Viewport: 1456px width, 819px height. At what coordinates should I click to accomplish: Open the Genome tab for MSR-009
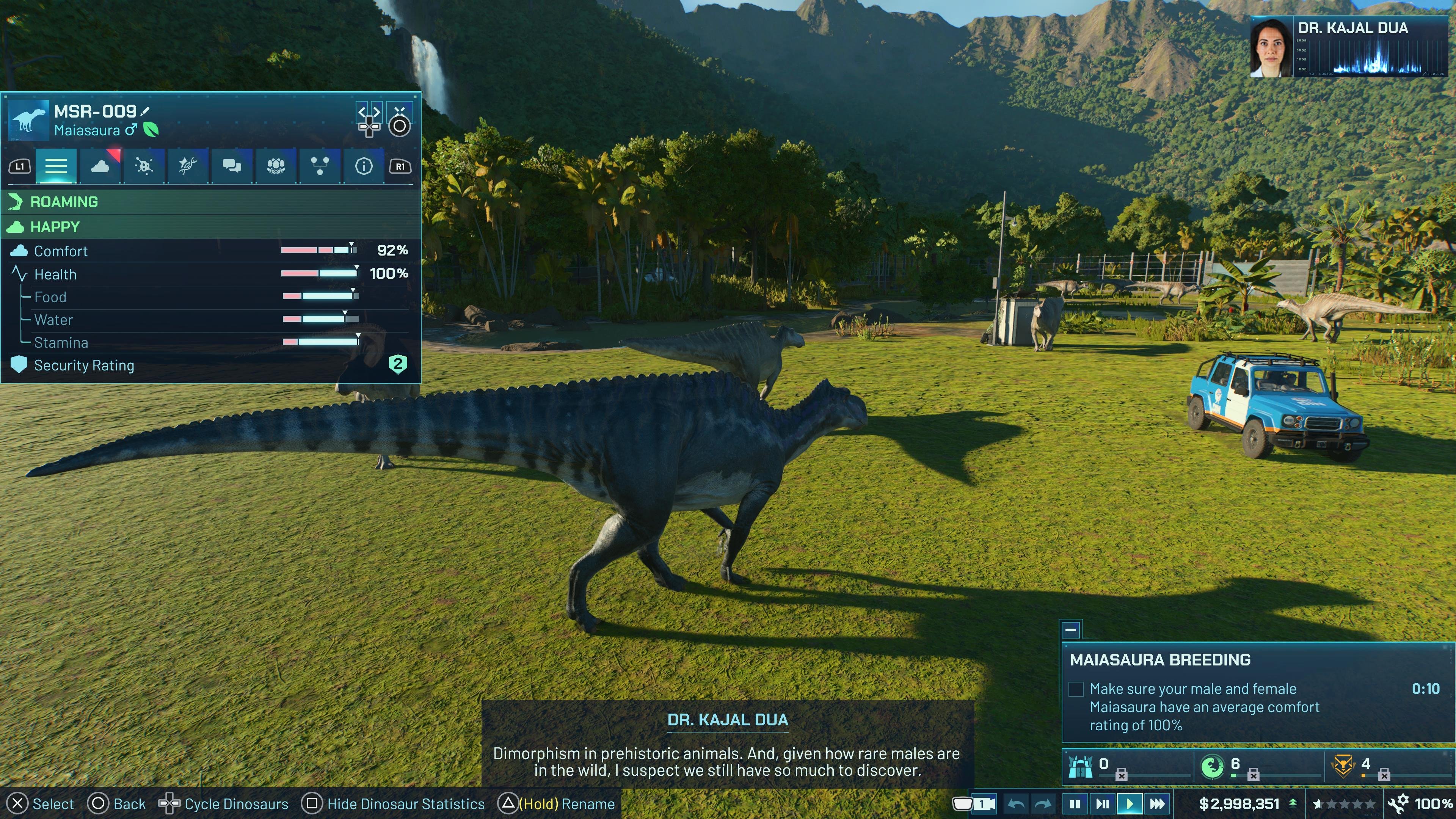187,166
